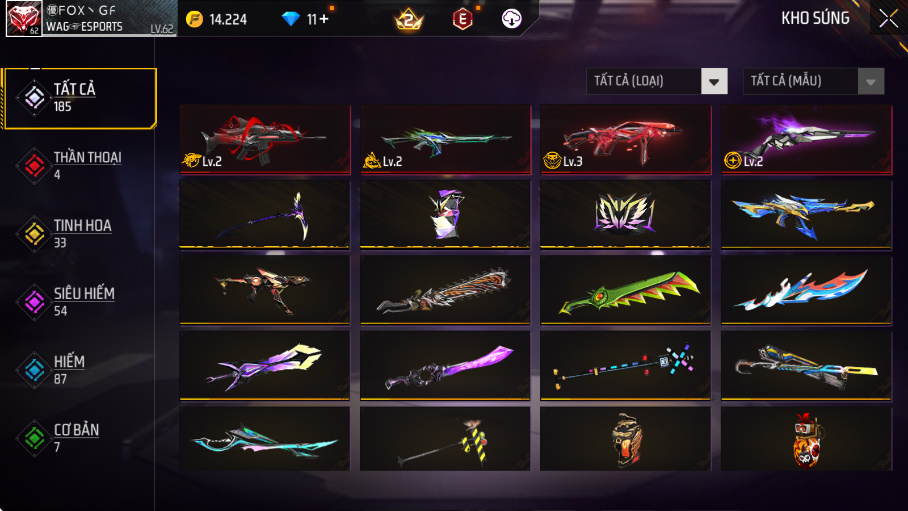Screen dimensions: 908x511
Task: Add diamonds with the plus button
Action: 323,18
